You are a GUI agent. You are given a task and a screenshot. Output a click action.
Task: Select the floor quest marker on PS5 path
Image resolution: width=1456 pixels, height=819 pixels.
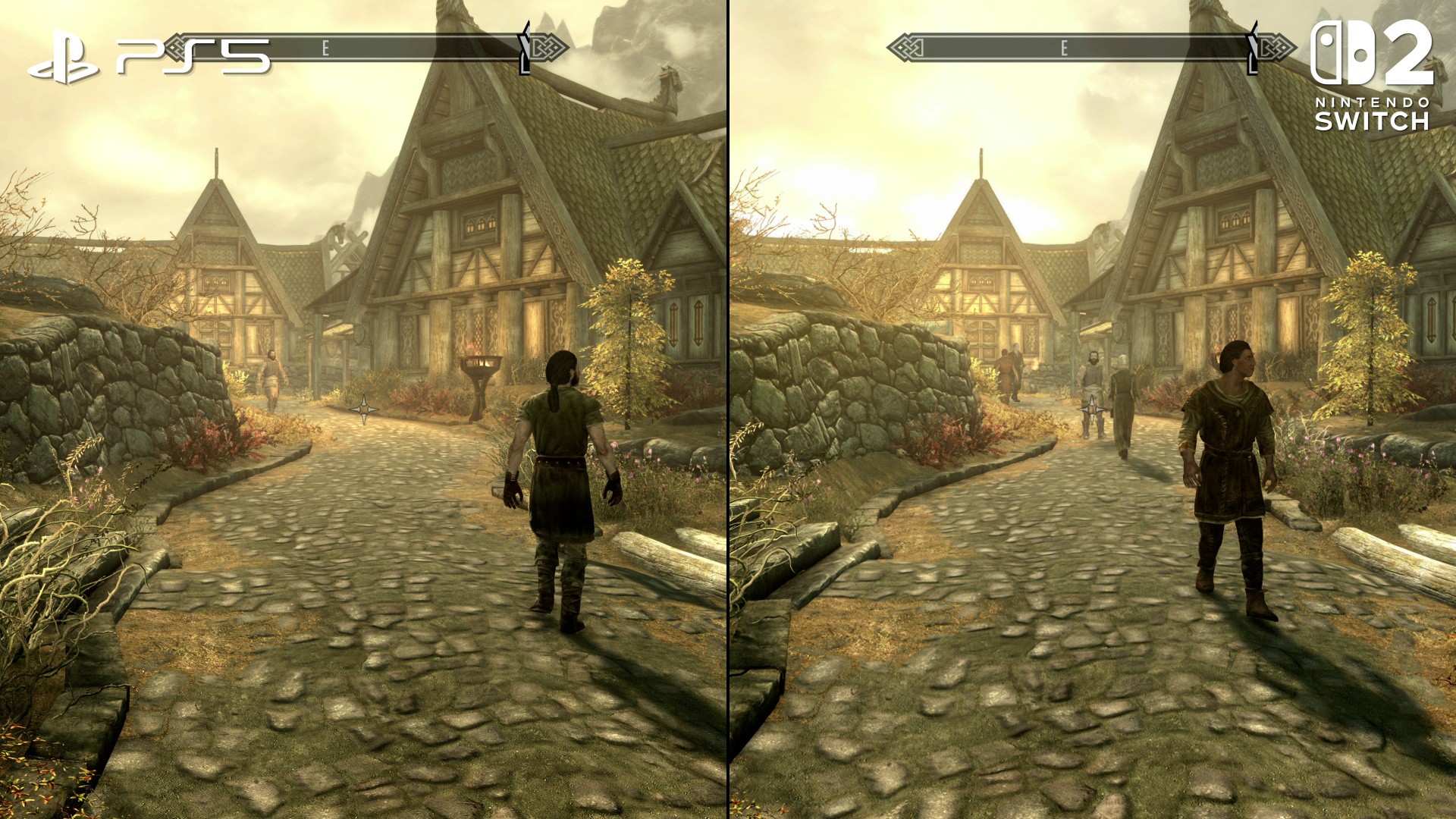click(366, 411)
